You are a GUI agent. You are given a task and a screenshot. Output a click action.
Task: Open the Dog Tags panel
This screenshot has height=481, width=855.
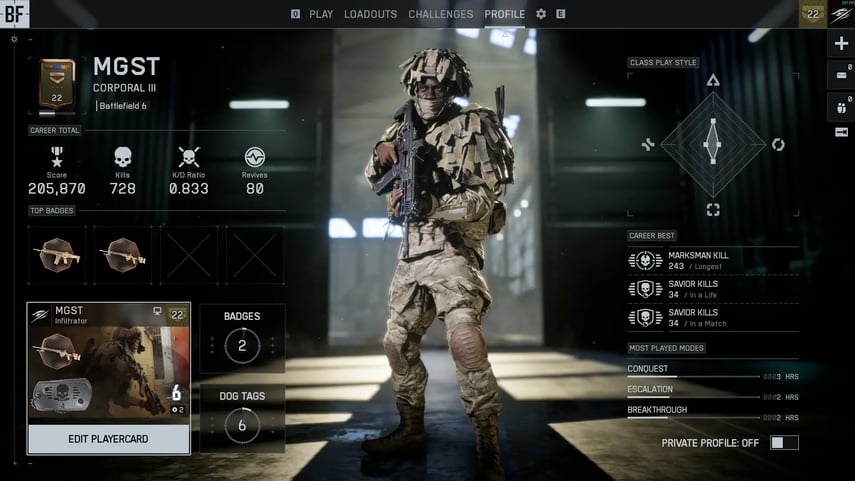click(242, 418)
